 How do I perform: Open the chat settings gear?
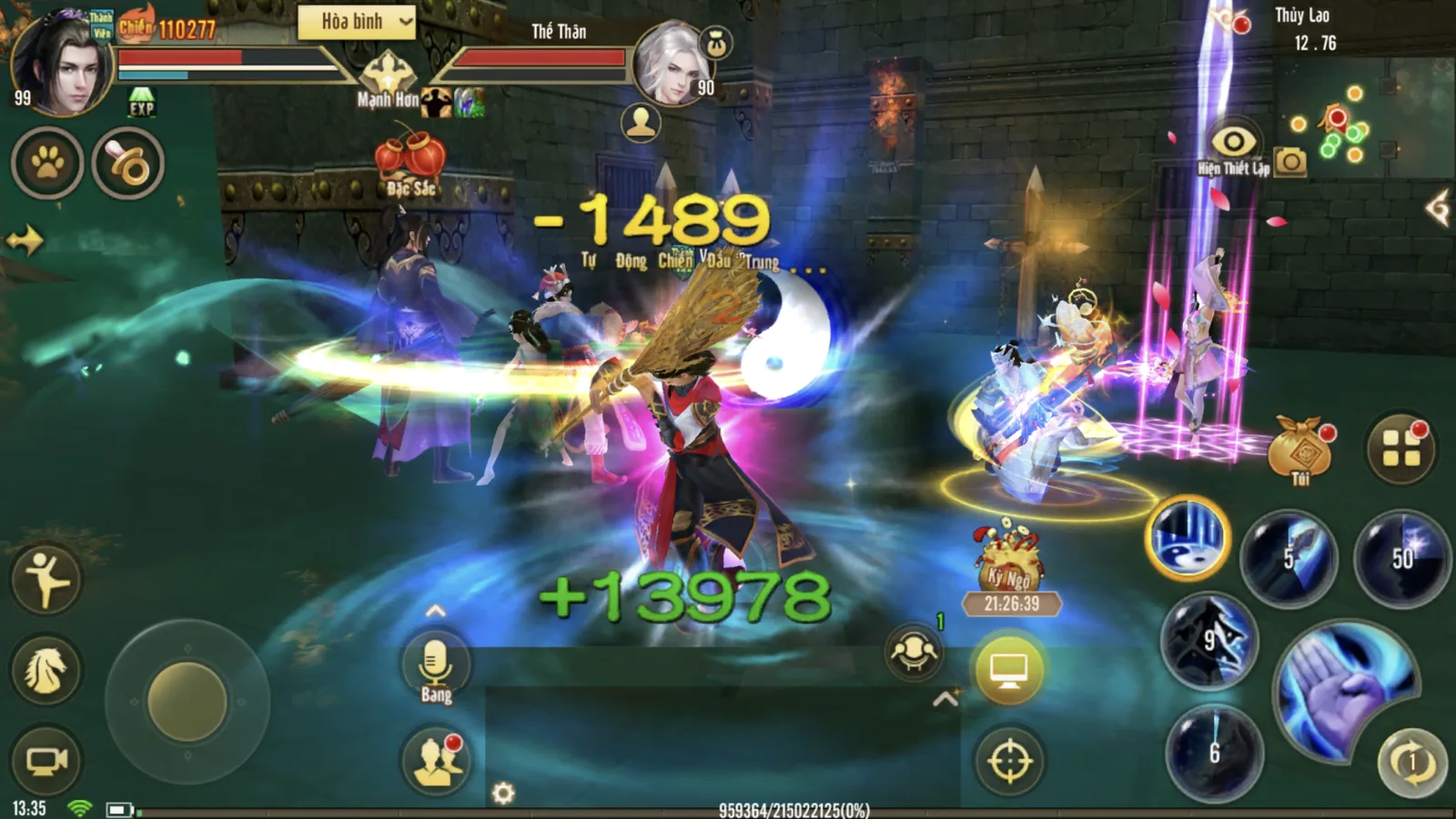click(503, 794)
